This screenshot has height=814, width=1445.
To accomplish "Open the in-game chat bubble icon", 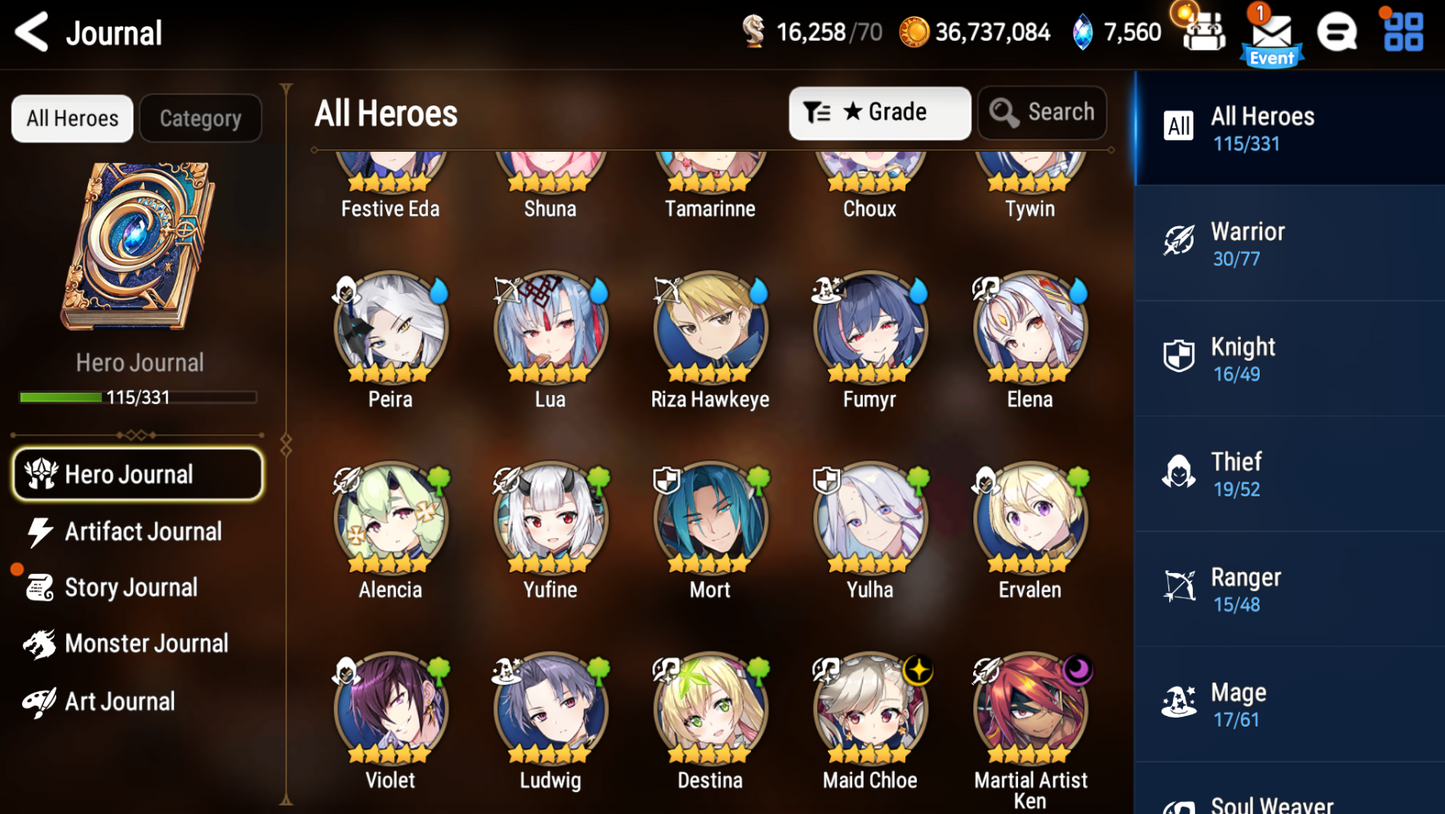I will (x=1338, y=31).
